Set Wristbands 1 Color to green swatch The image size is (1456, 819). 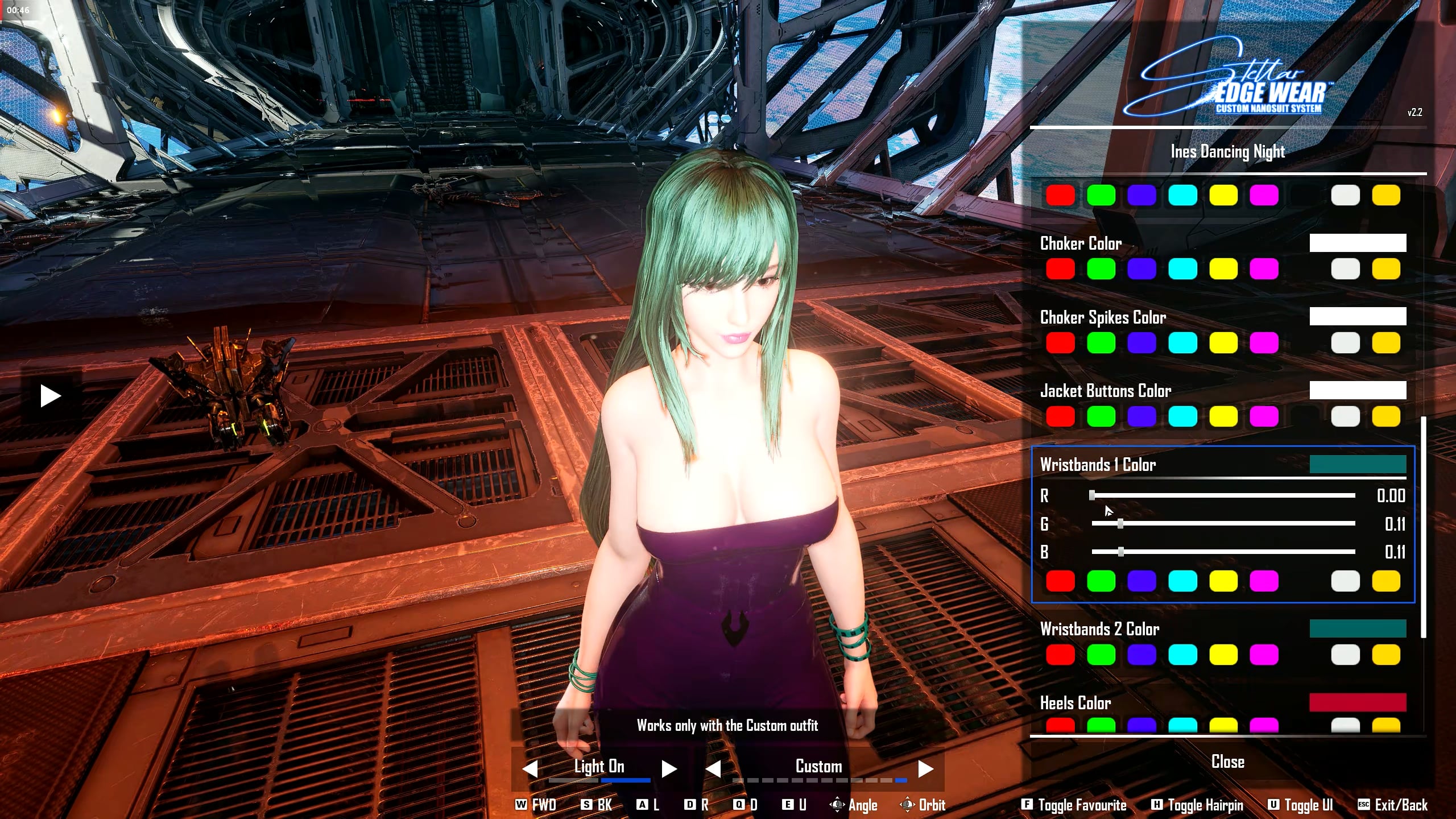1101,581
